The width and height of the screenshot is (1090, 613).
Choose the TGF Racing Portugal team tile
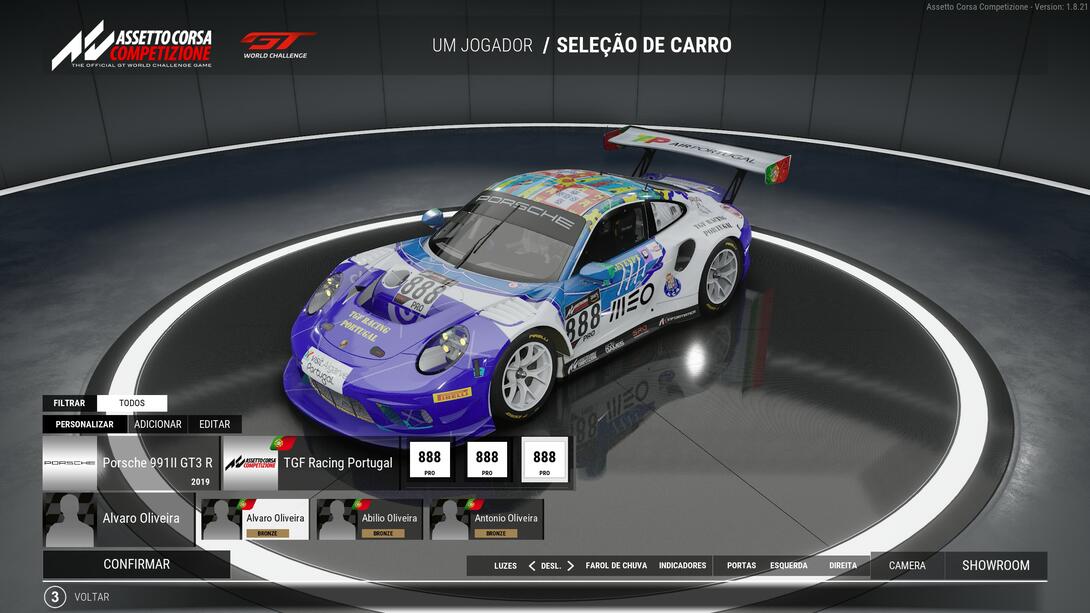(310, 463)
